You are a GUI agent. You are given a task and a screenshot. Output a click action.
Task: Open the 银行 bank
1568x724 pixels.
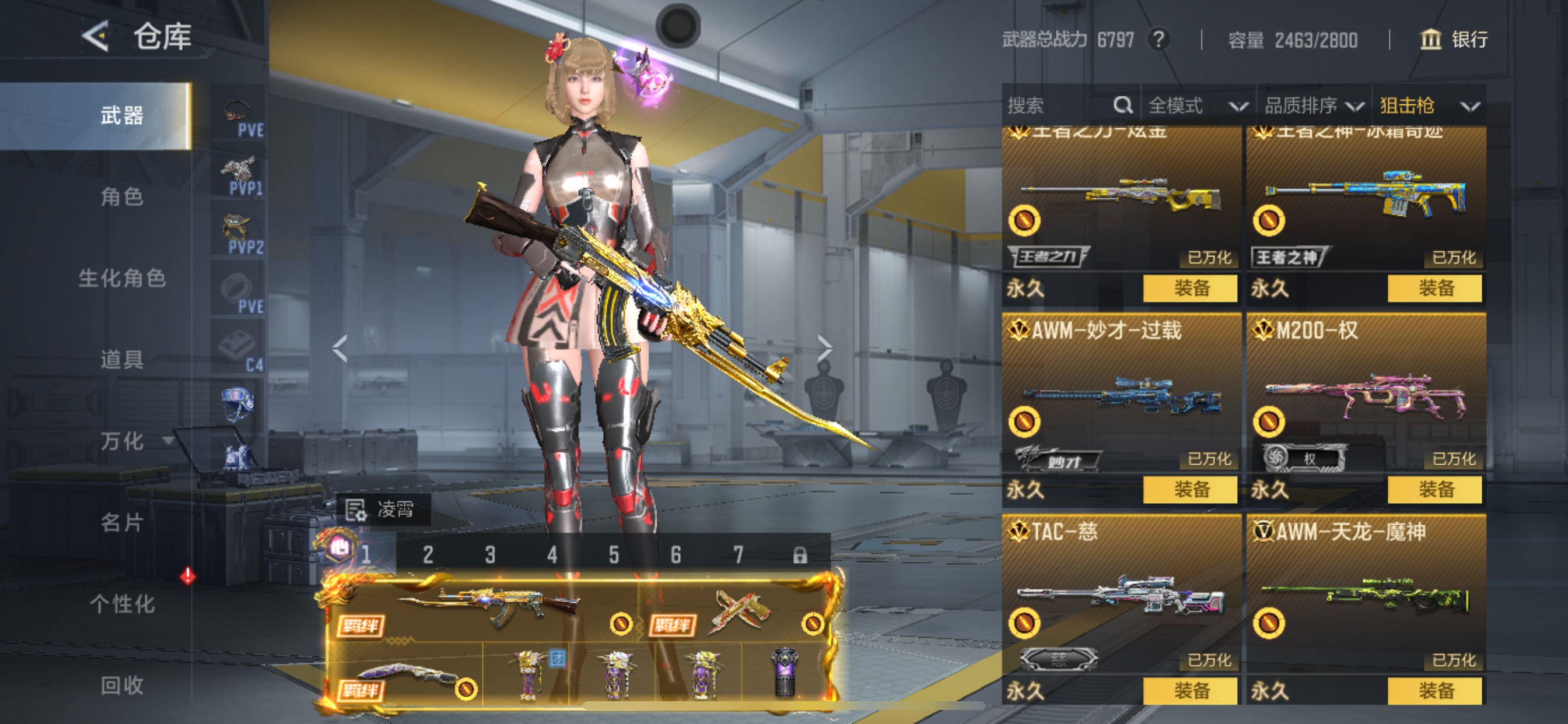point(1454,40)
